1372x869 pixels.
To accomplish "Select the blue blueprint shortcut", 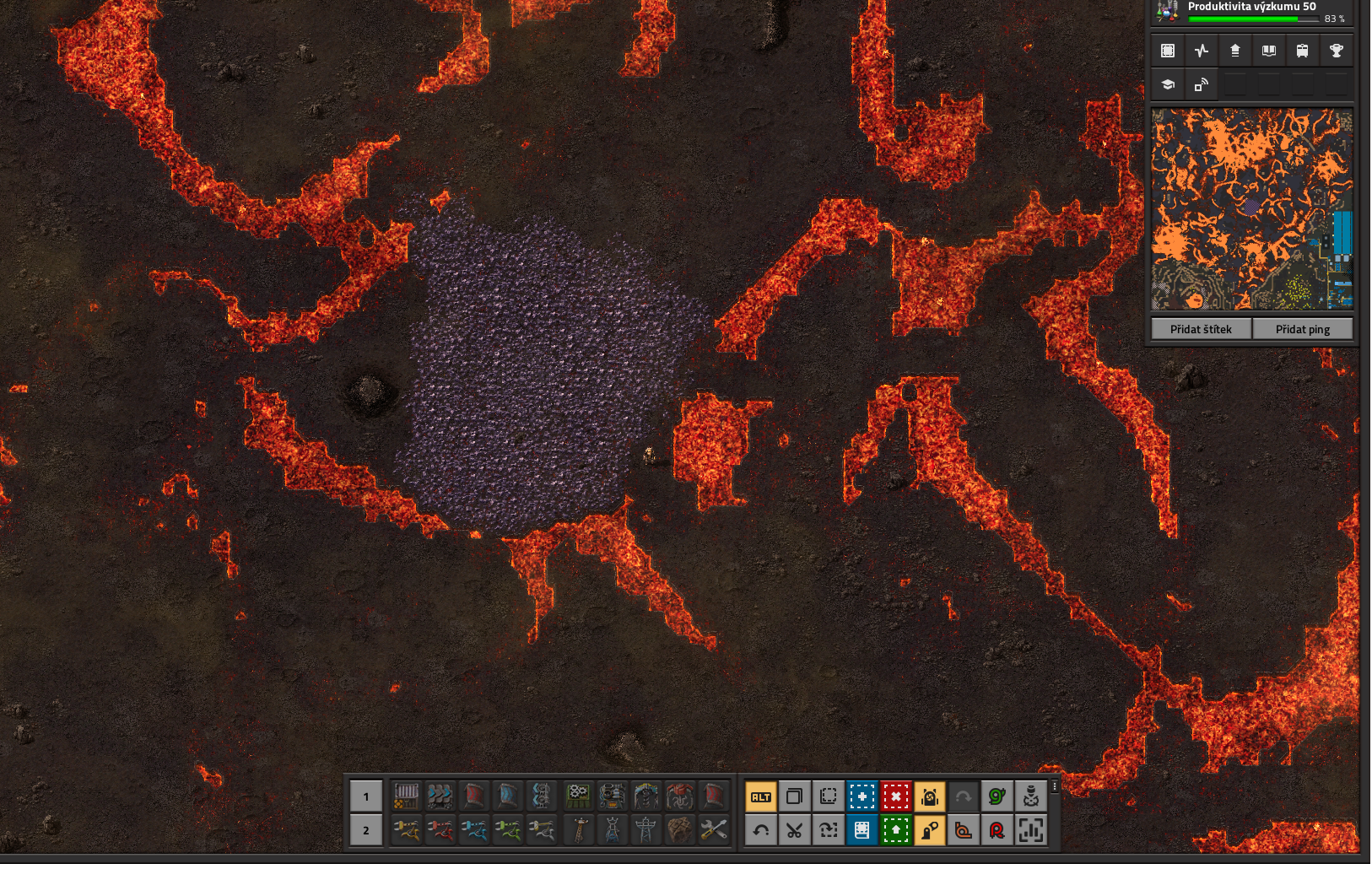I will pos(862,796).
